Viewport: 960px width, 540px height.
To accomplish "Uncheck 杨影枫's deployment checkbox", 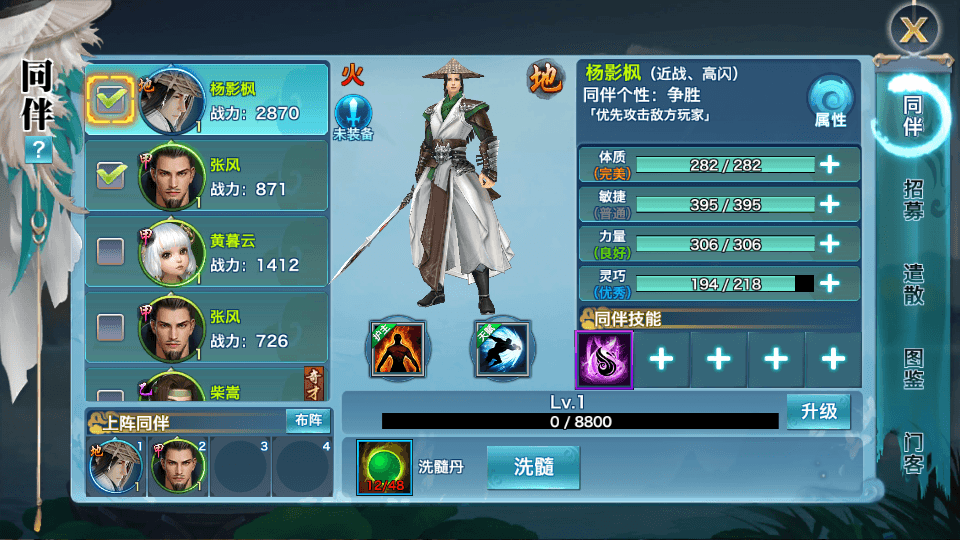I will [x=109, y=99].
